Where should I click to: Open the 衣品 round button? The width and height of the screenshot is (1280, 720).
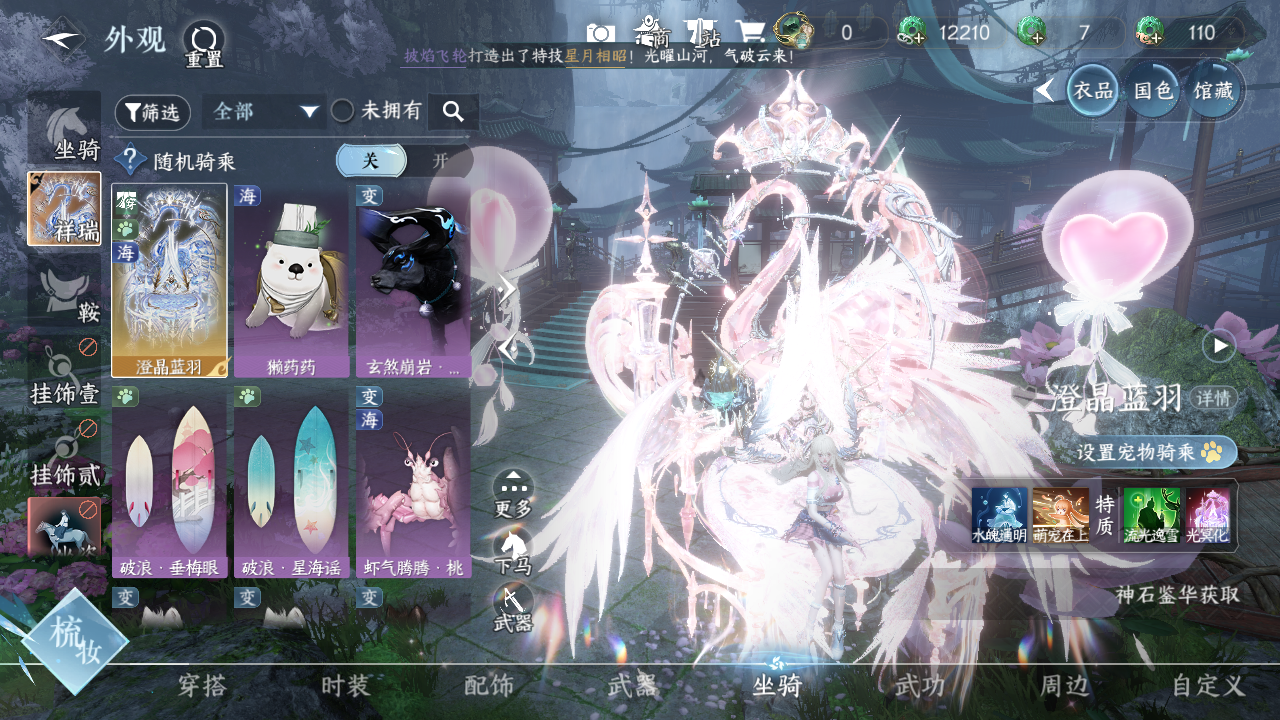1093,91
